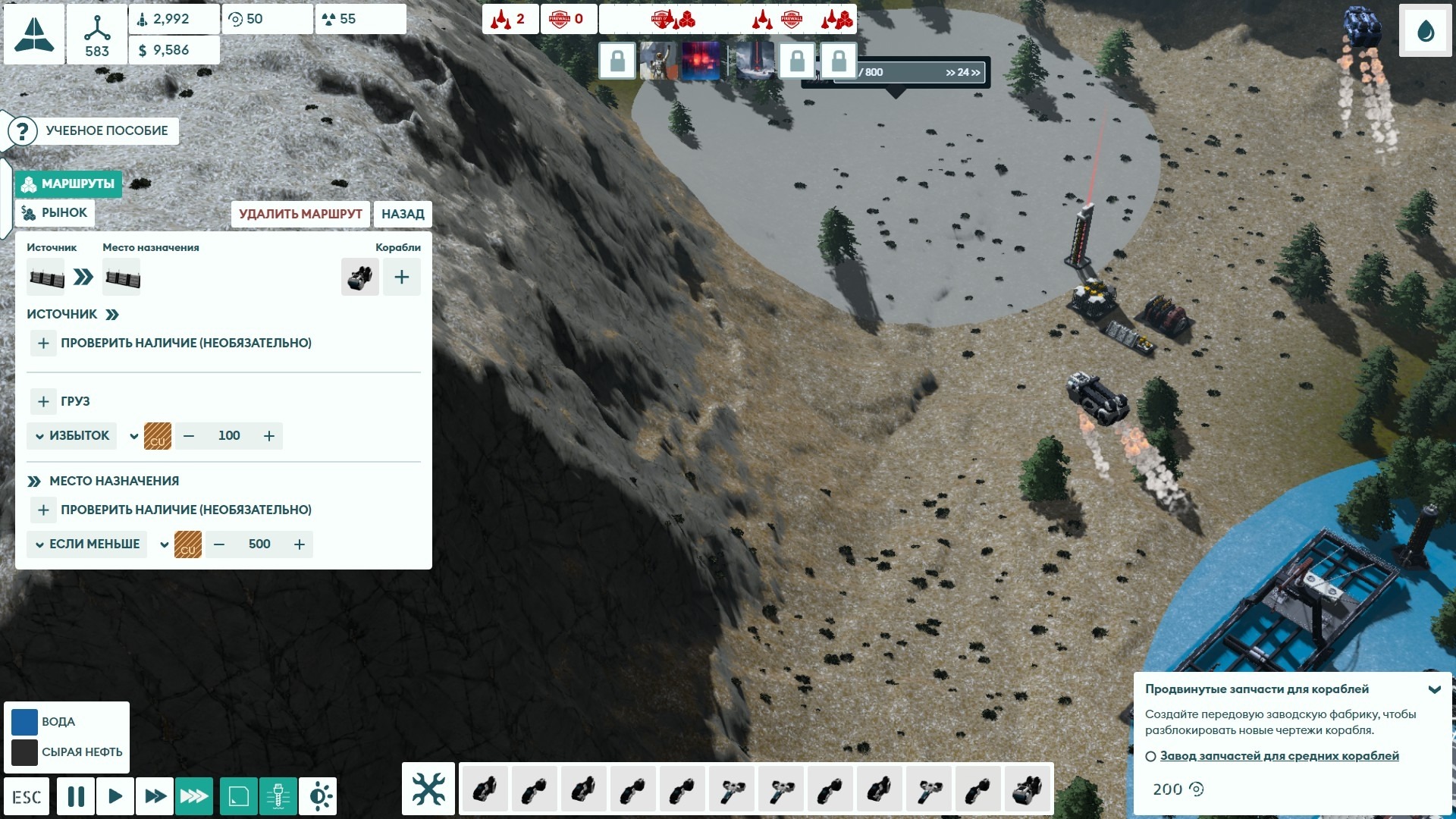Pause the game simulation
The height and width of the screenshot is (819, 1456).
[x=76, y=795]
